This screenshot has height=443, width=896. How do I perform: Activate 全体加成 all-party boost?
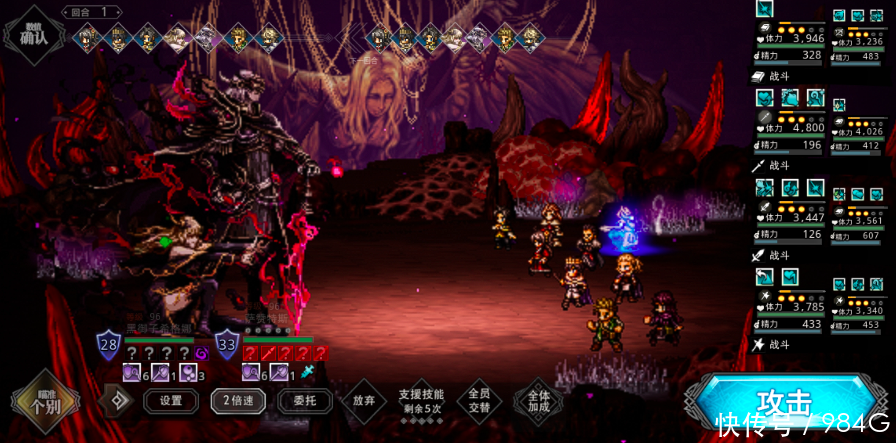538,401
